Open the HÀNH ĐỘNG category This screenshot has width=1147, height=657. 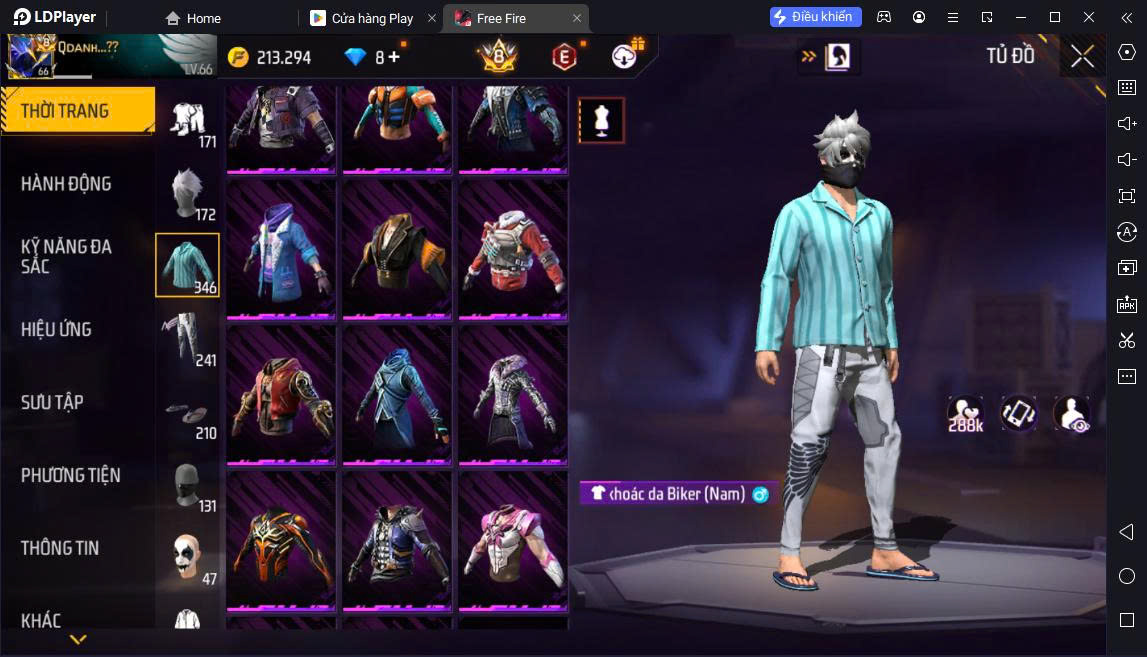(66, 184)
